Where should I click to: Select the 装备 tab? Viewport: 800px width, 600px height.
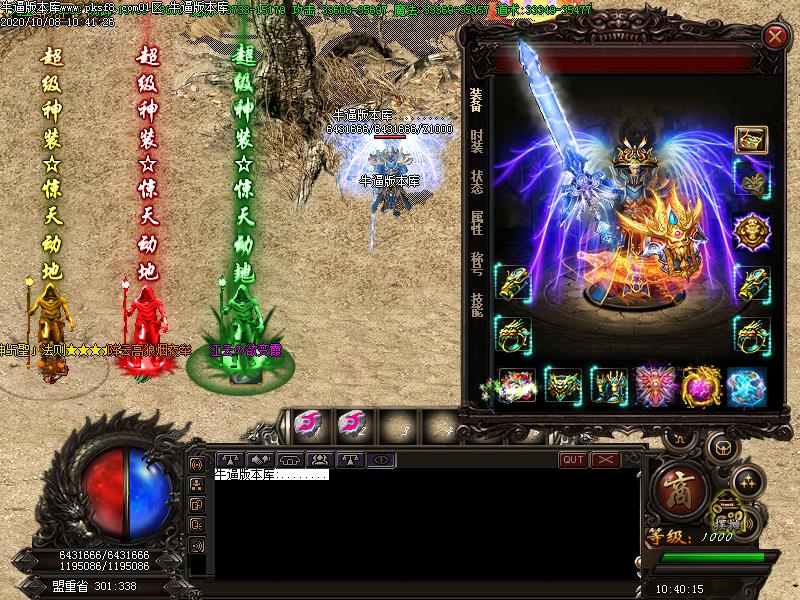477,98
